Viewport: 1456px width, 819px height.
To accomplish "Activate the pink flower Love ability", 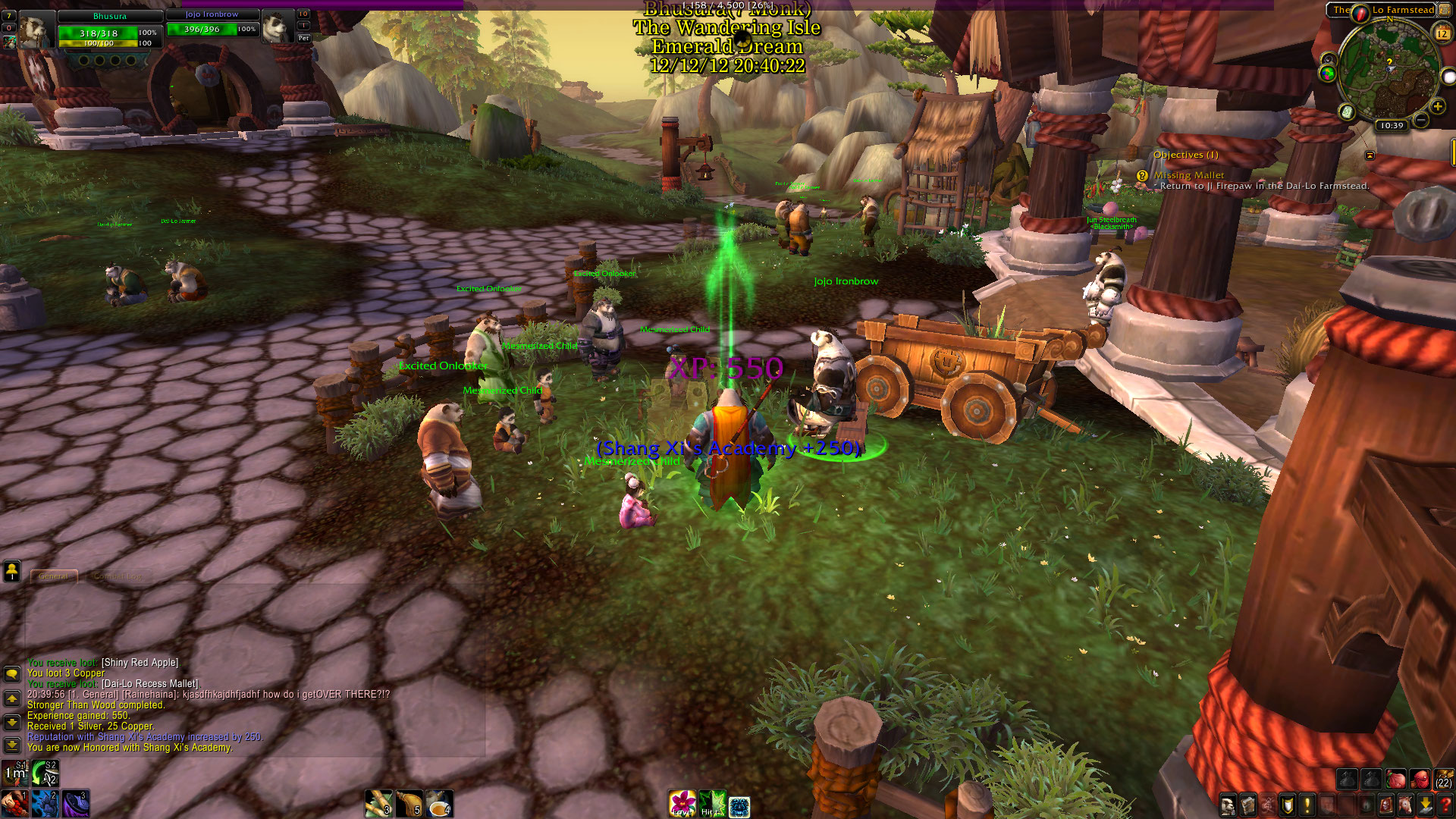I will tap(682, 804).
